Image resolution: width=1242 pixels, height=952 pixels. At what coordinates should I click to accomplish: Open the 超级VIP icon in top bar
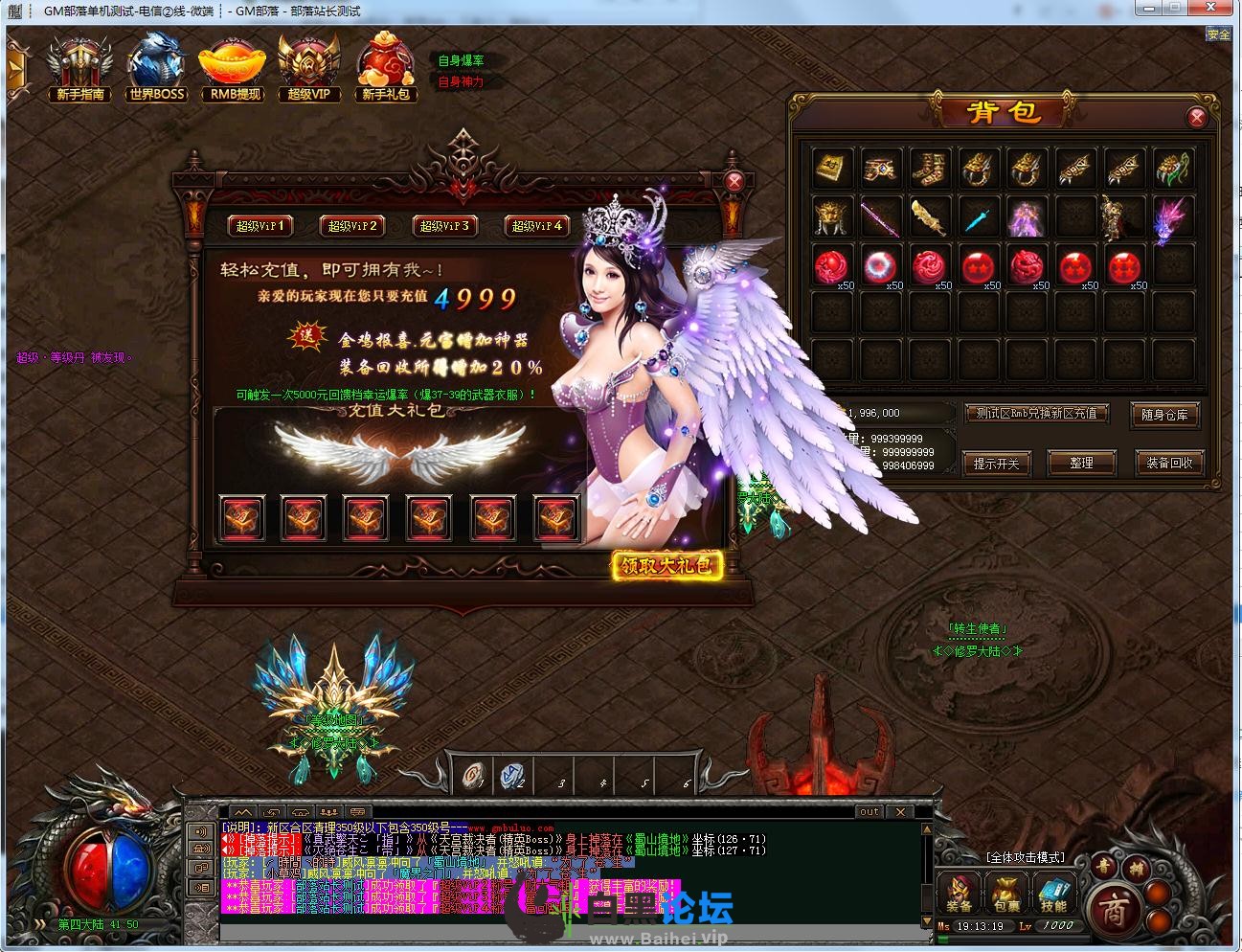[x=308, y=67]
